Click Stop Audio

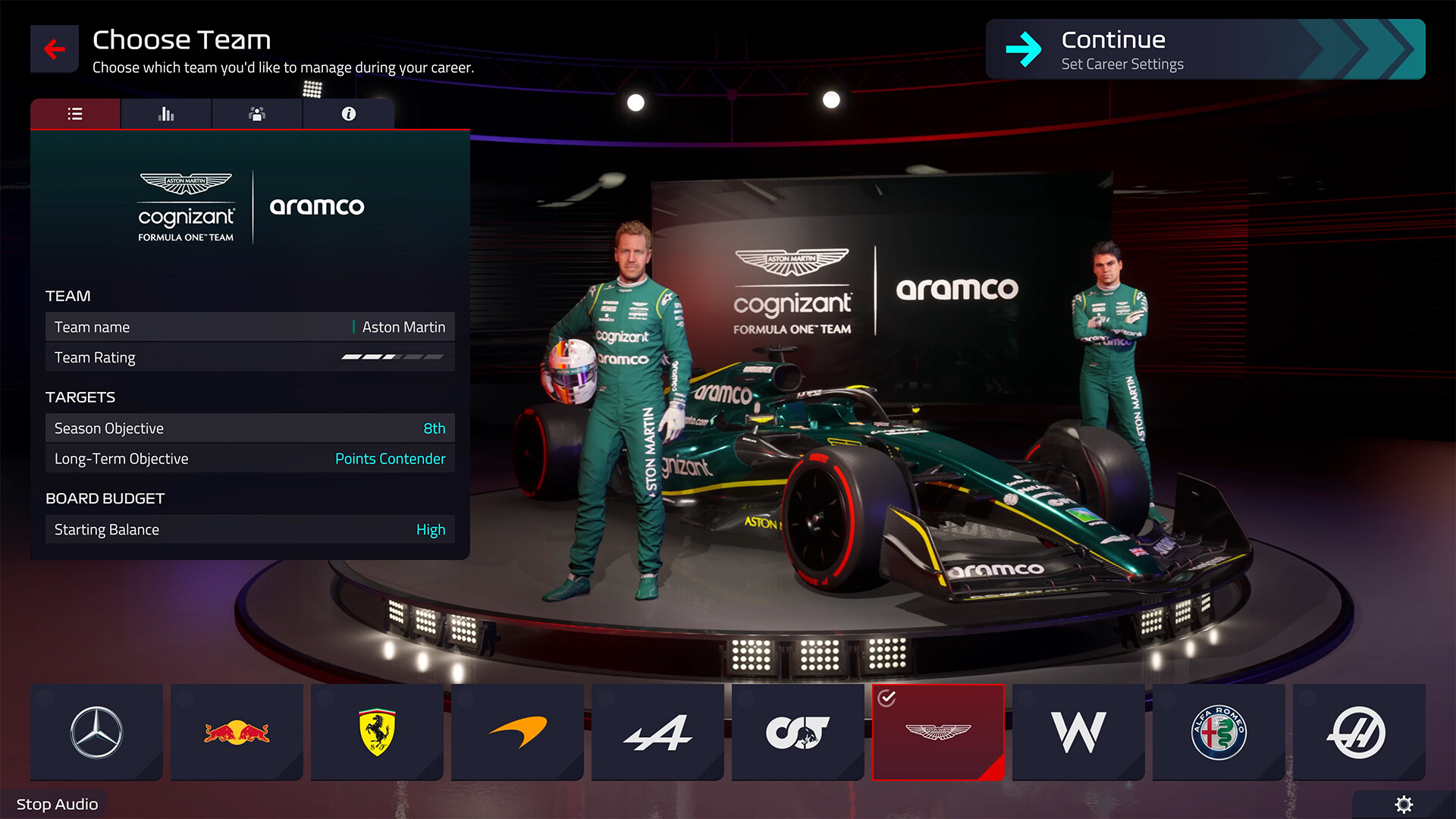click(56, 804)
